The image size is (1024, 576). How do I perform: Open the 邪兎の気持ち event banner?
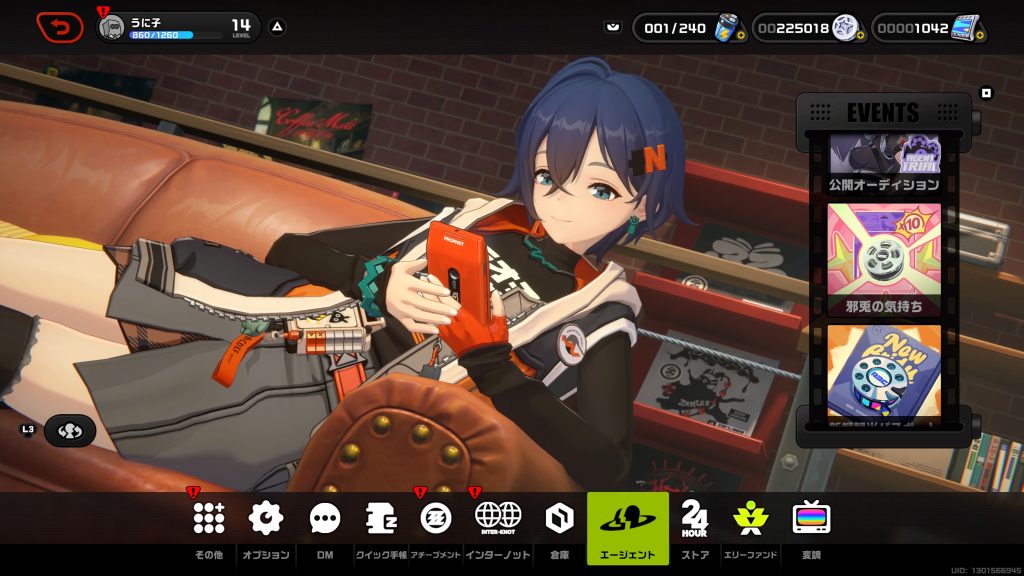[884, 259]
